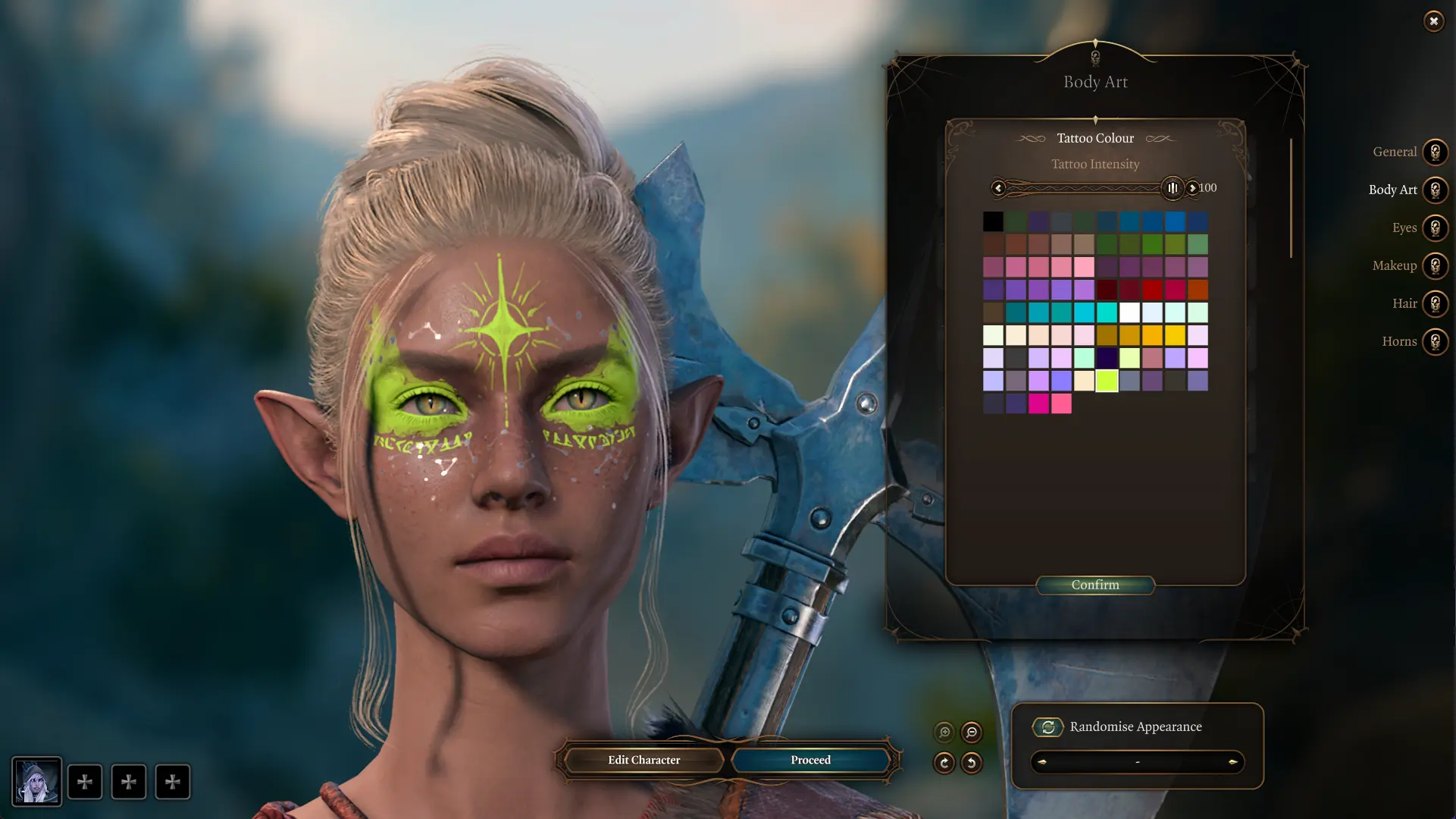Rotate the character clockwise
Image resolution: width=1456 pixels, height=819 pixels.
pyautogui.click(x=944, y=764)
